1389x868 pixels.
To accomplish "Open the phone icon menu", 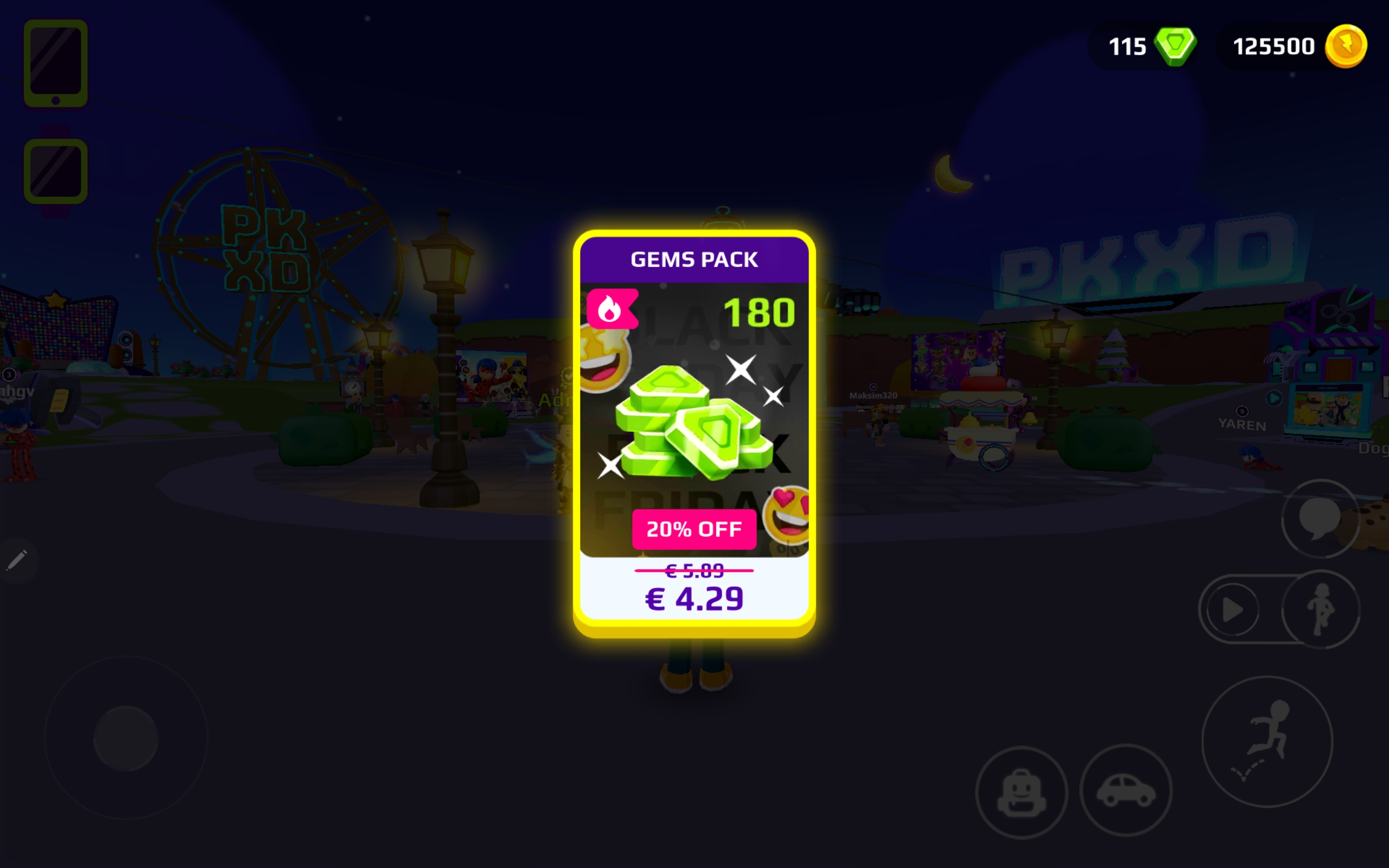I will pos(56,63).
